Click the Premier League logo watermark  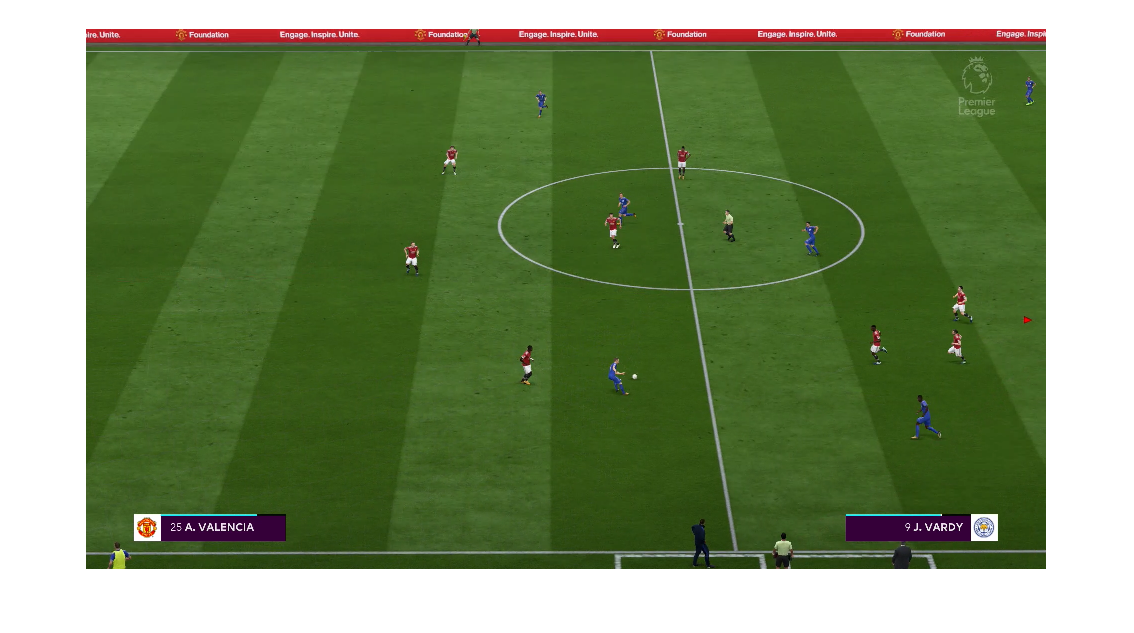click(976, 87)
